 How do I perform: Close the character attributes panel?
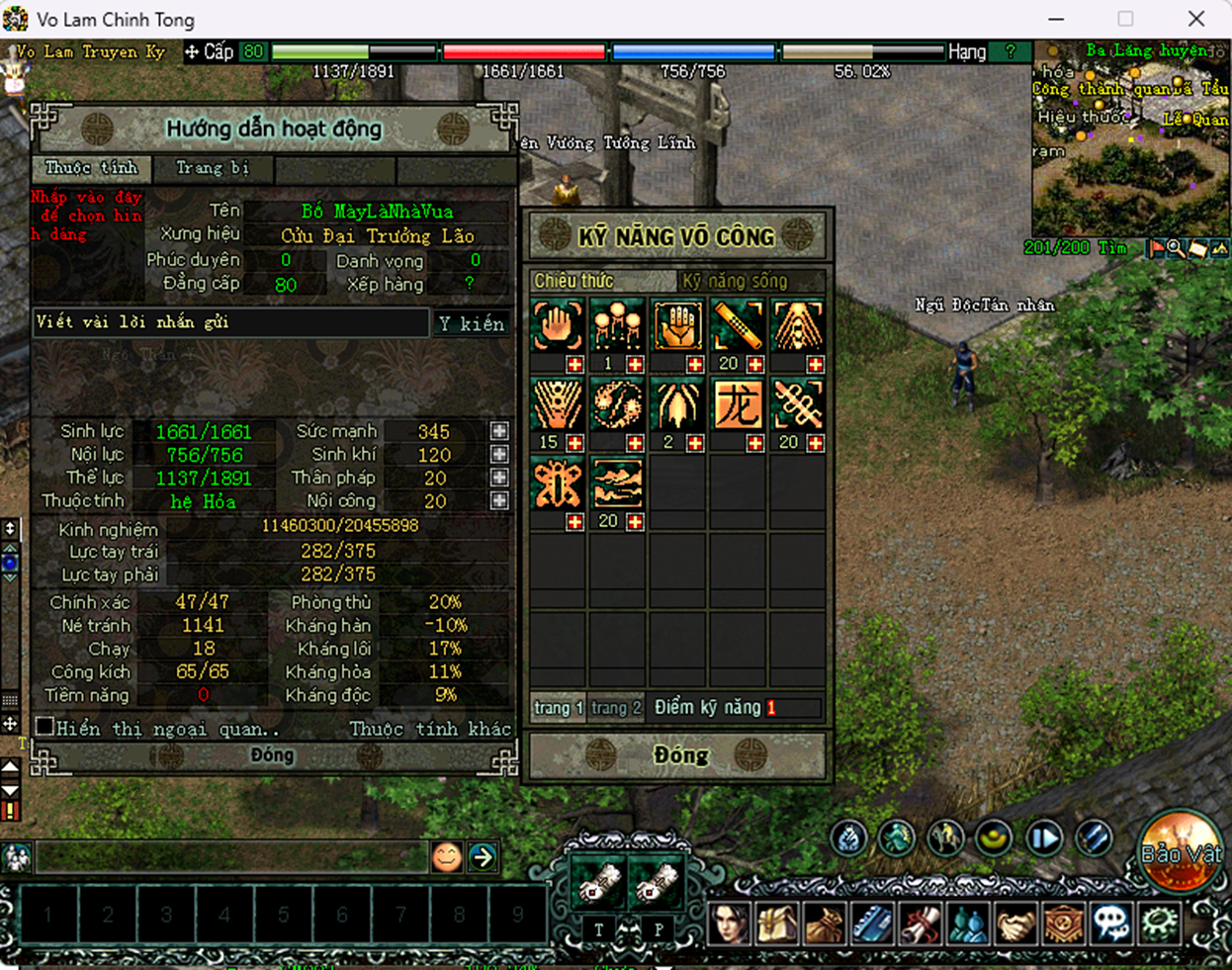(x=272, y=755)
